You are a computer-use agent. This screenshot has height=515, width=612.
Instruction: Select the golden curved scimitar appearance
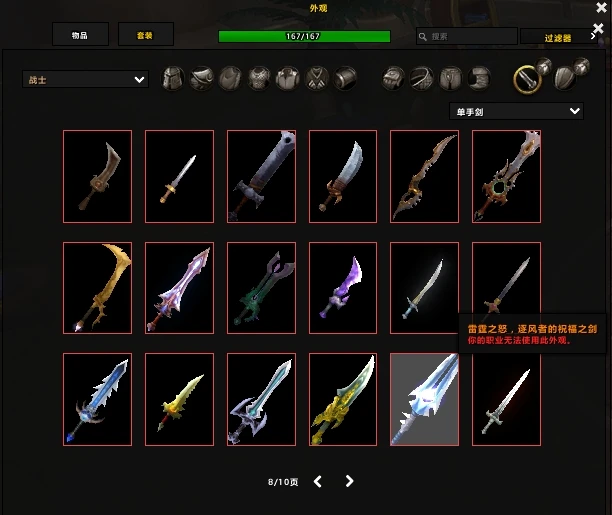point(97,287)
